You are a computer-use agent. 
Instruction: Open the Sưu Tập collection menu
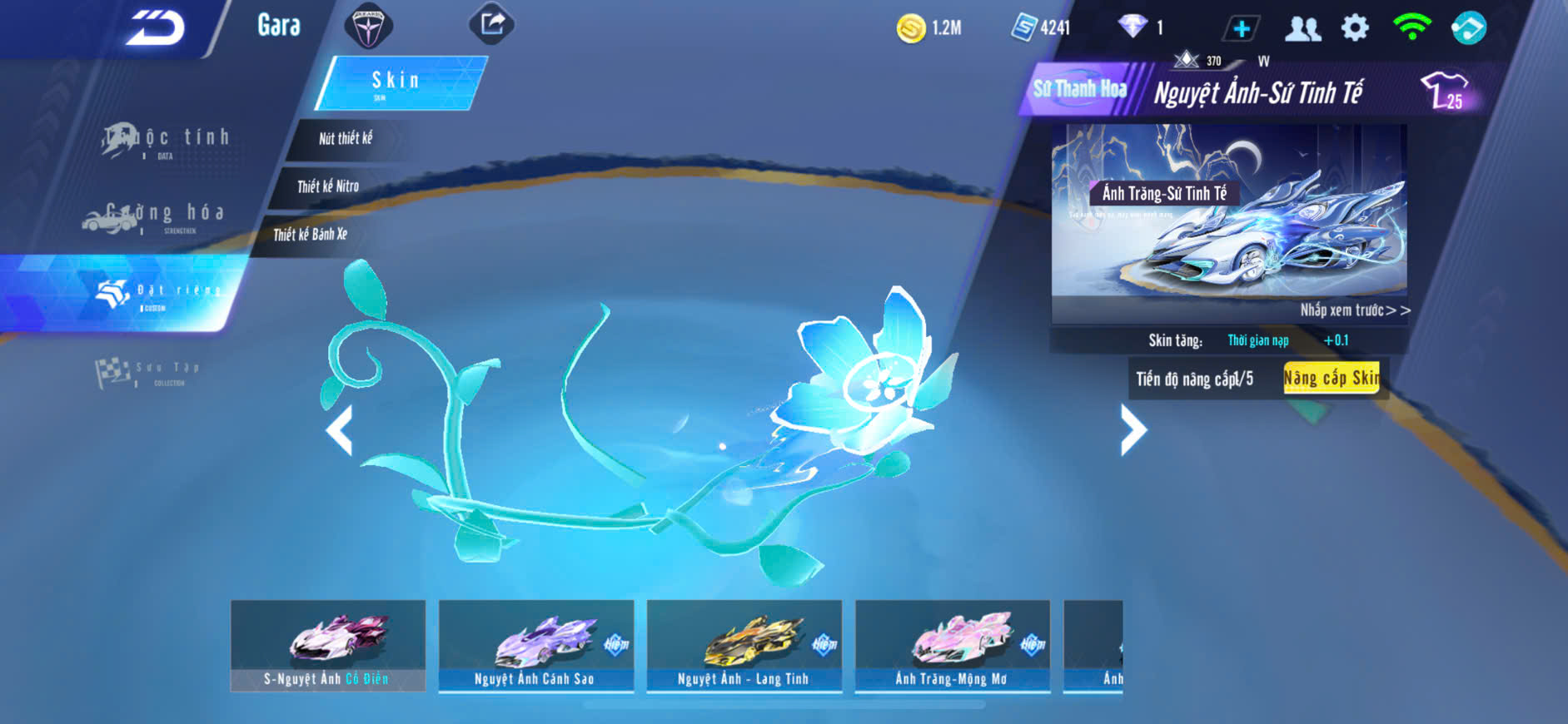coord(148,371)
